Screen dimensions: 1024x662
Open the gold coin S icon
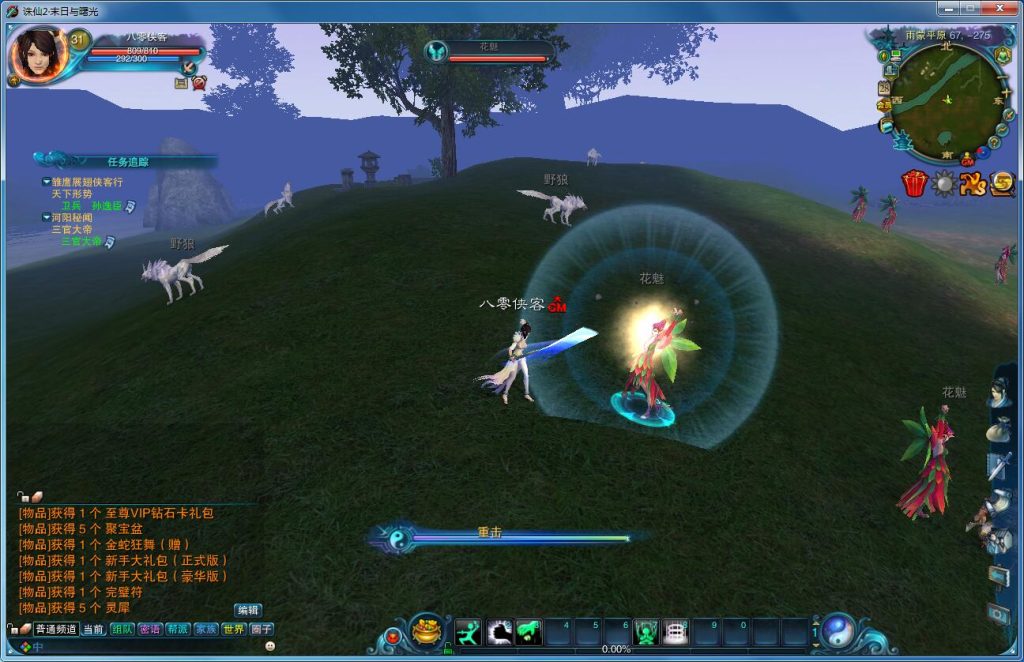(1002, 183)
